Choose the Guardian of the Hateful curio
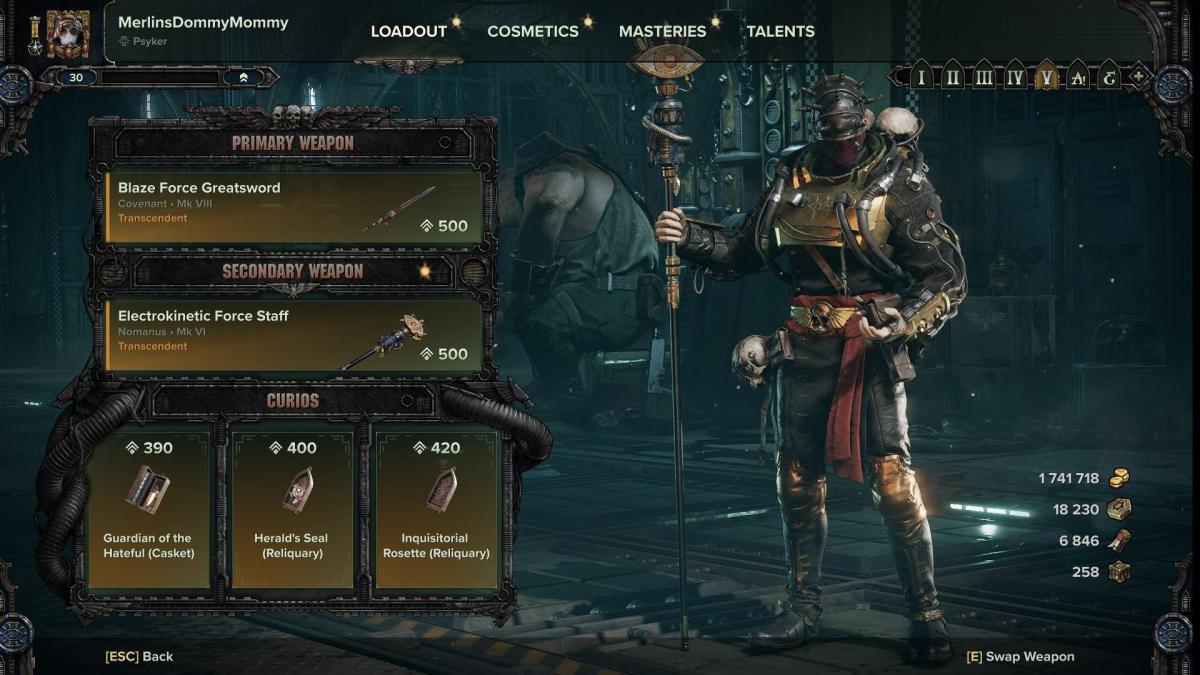1200x675 pixels. (149, 510)
